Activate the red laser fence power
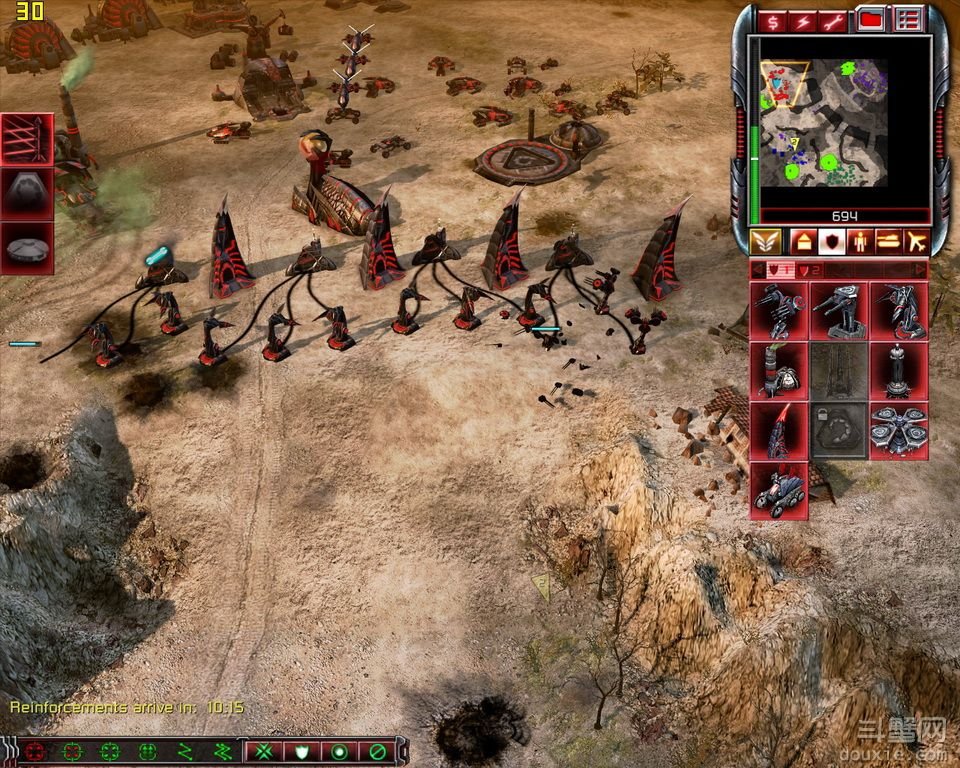Screen dimensions: 960x768 pos(27,139)
